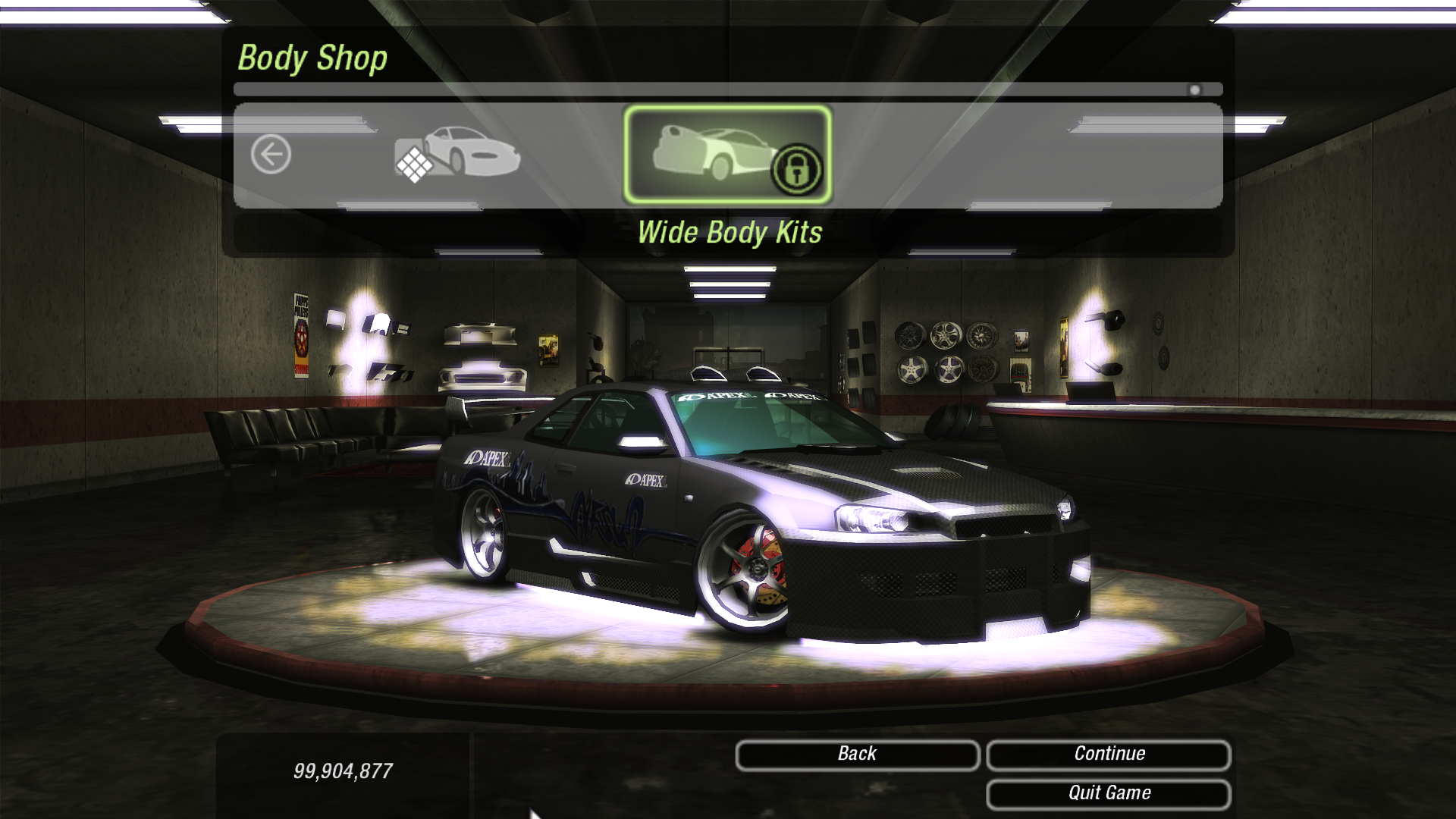The height and width of the screenshot is (819, 1456).
Task: Proceed with the Continue button
Action: 1108,755
